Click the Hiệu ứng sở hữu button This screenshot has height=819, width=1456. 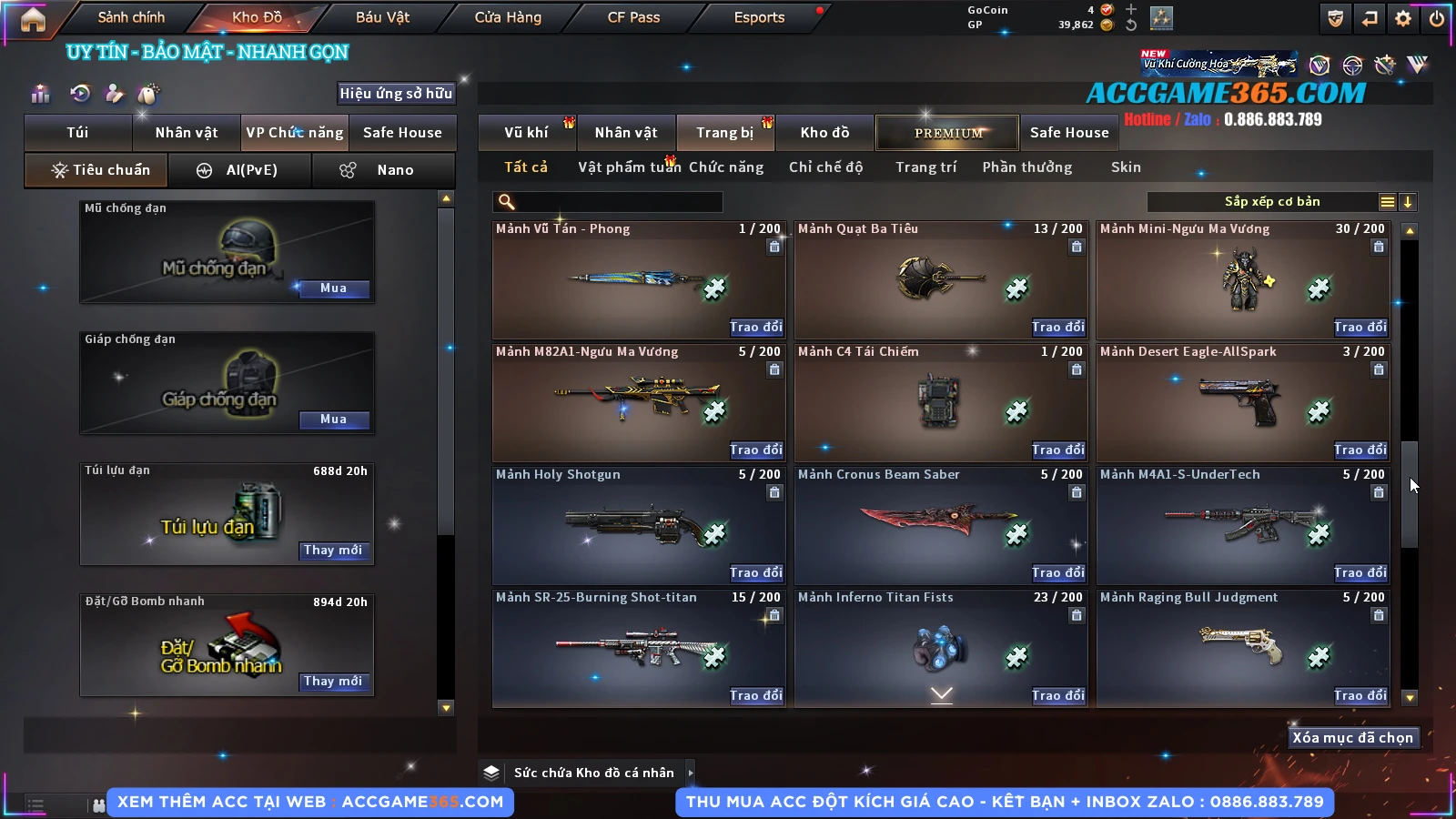click(396, 93)
